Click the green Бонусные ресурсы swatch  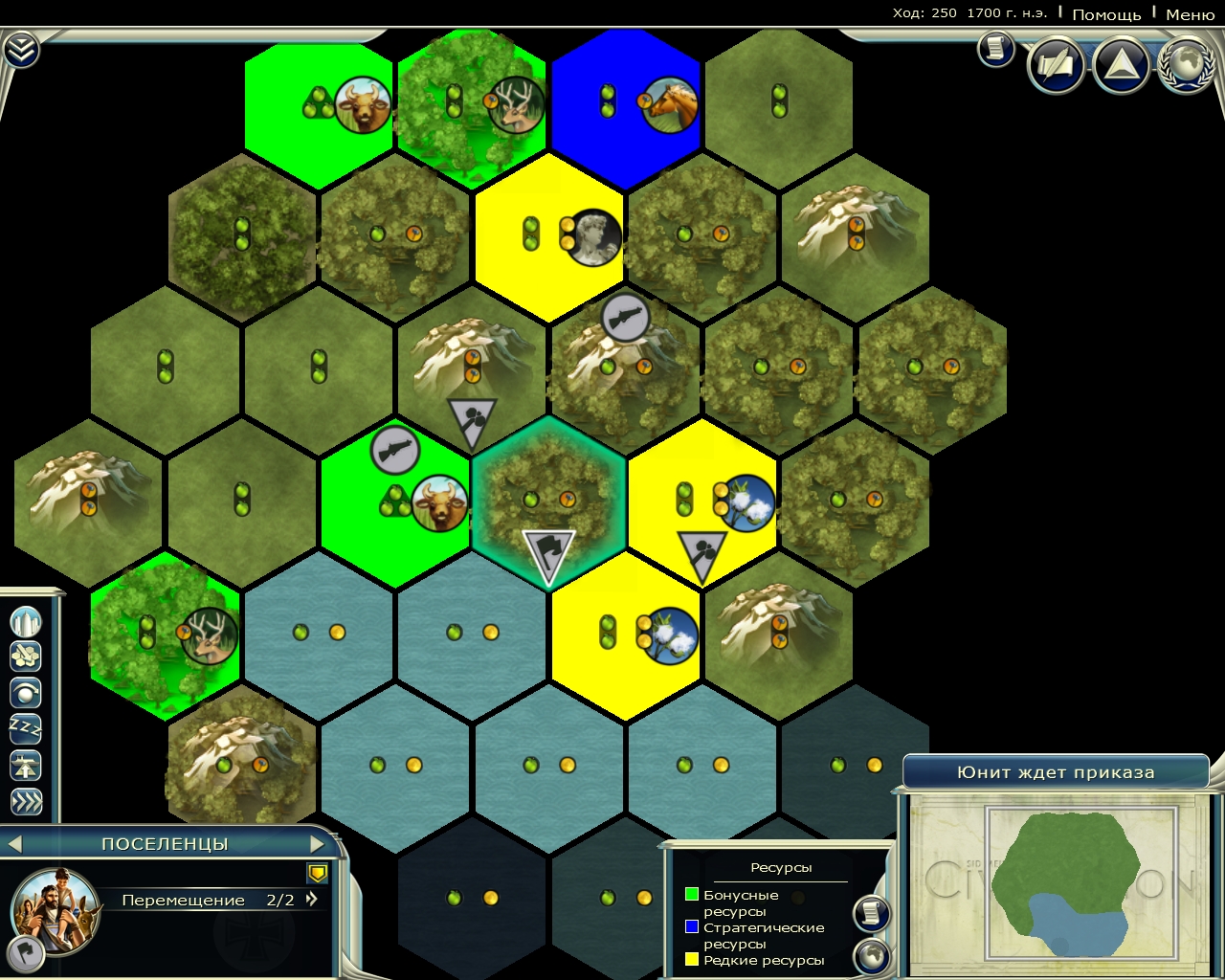click(x=690, y=894)
